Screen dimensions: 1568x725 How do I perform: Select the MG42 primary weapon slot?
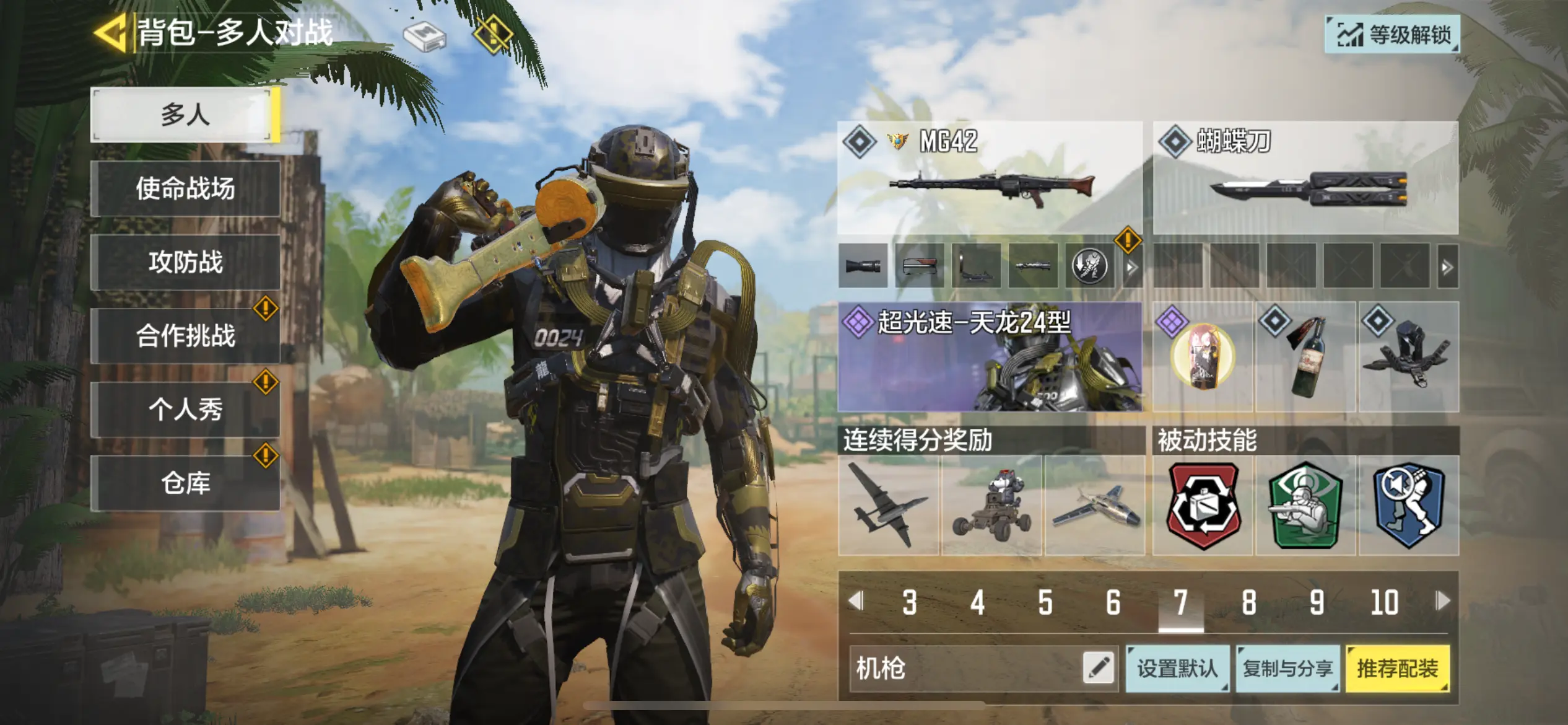(x=989, y=178)
